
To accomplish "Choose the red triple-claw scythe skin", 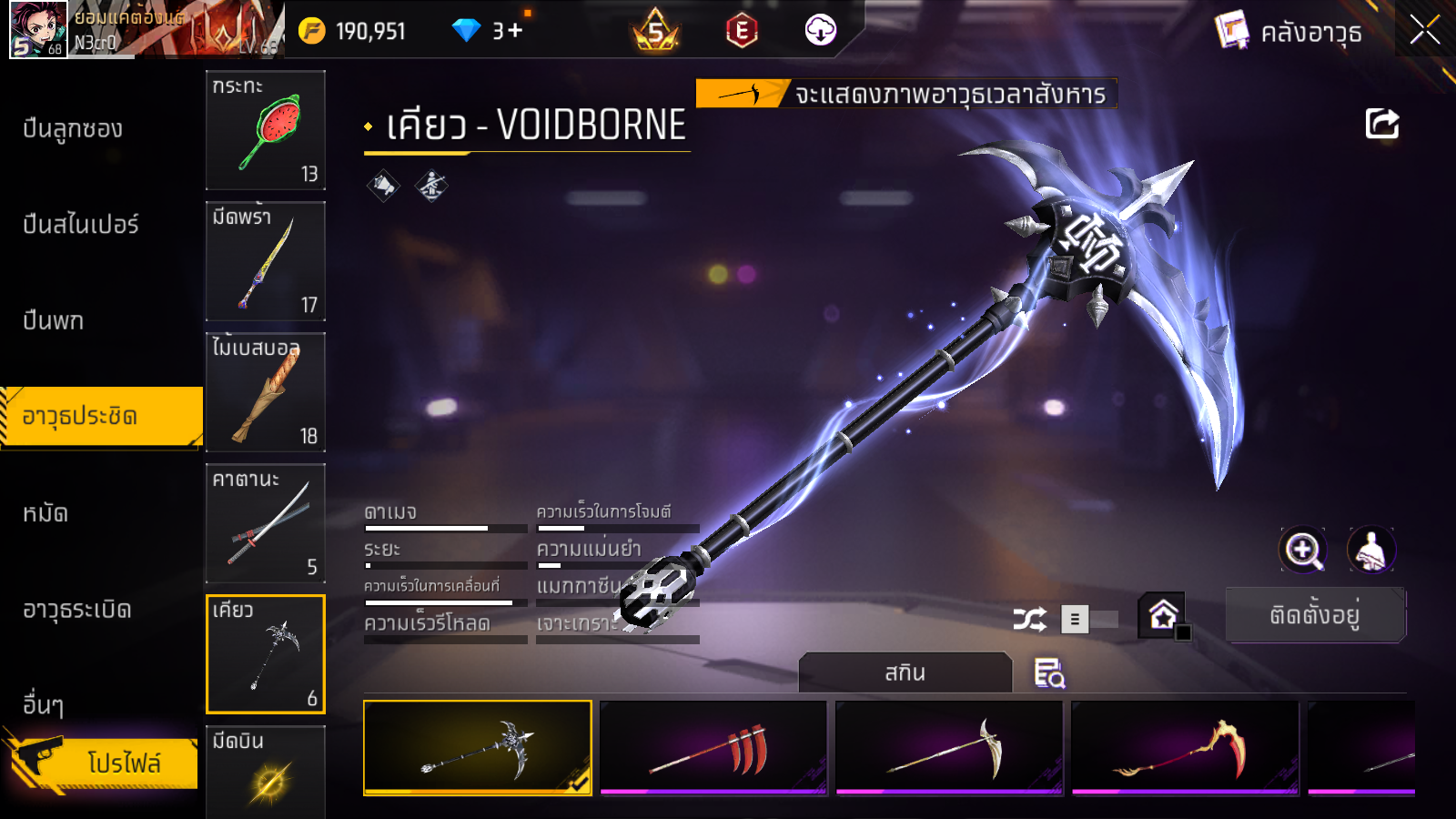I will tap(713, 748).
